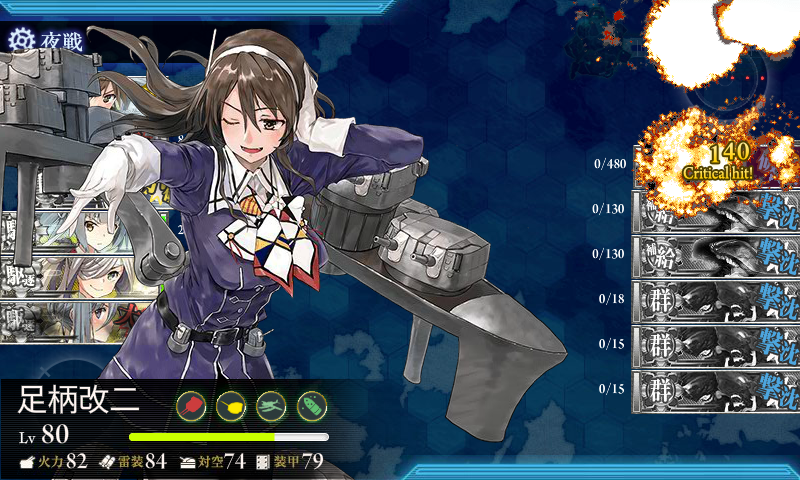Select the green seaplane equipment icon
This screenshot has width=800, height=480.
(x=272, y=405)
